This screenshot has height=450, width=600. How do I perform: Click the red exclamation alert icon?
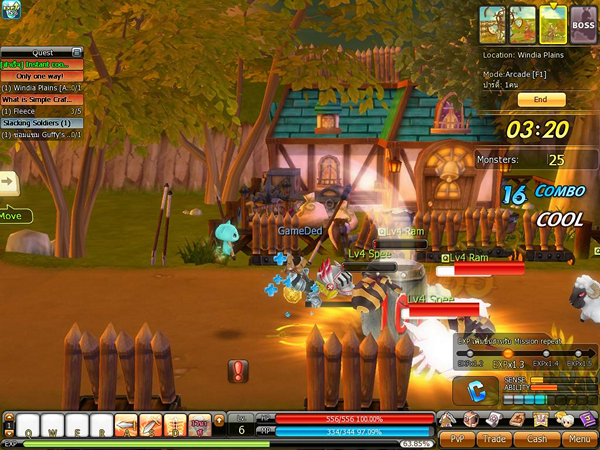(x=238, y=371)
